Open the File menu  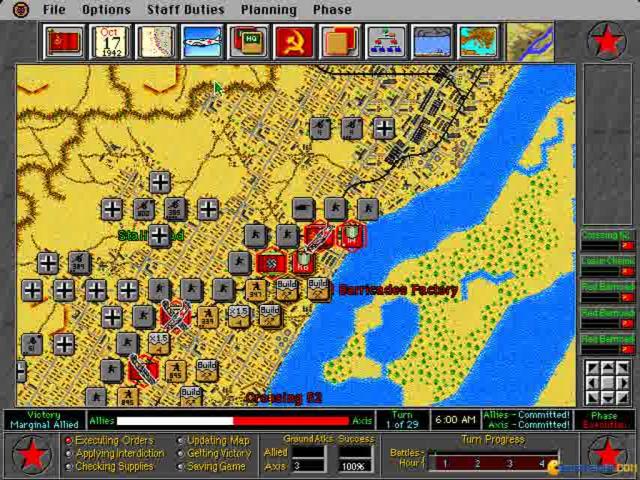pyautogui.click(x=54, y=9)
